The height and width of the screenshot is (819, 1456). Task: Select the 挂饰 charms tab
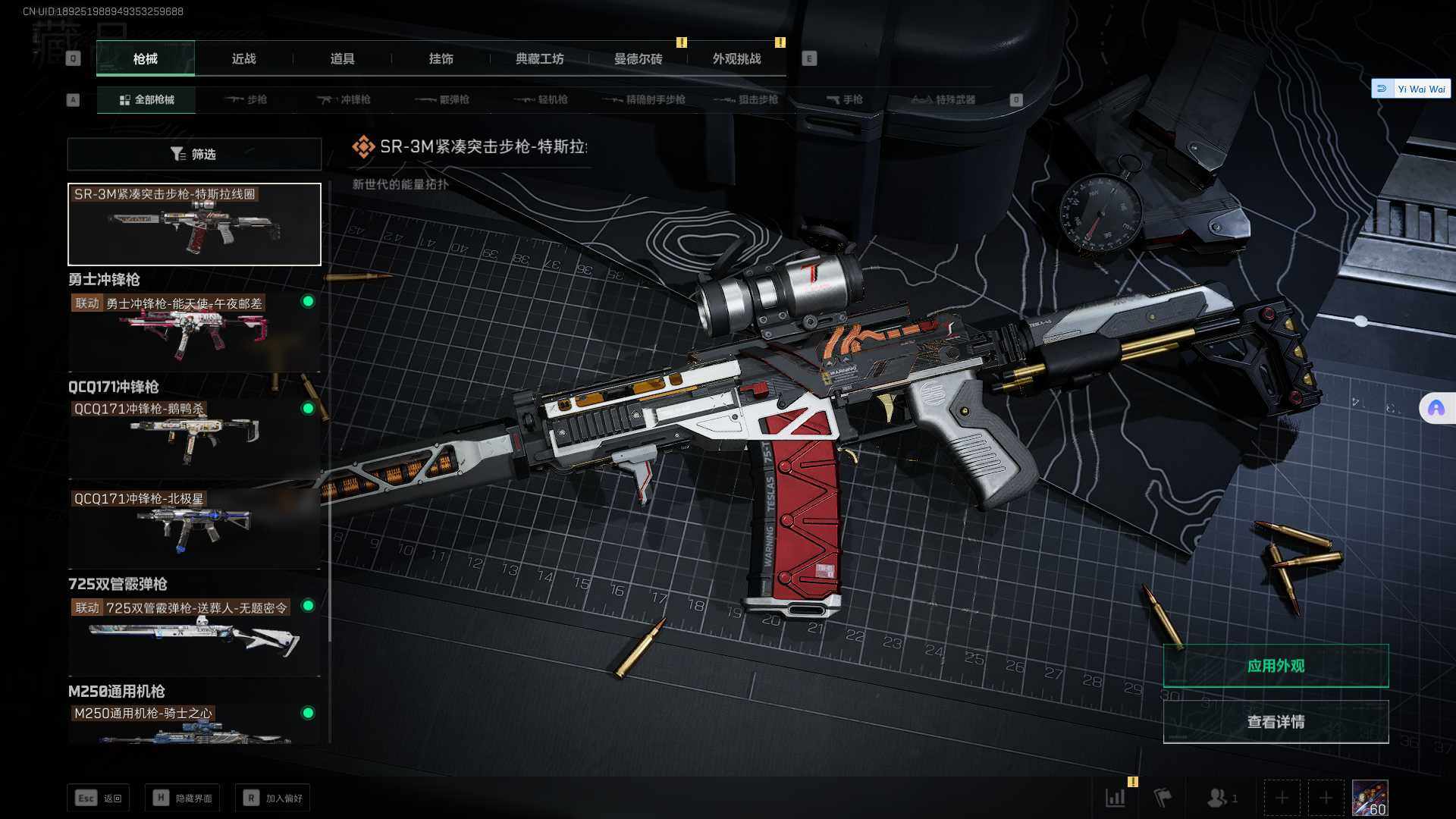(x=441, y=58)
